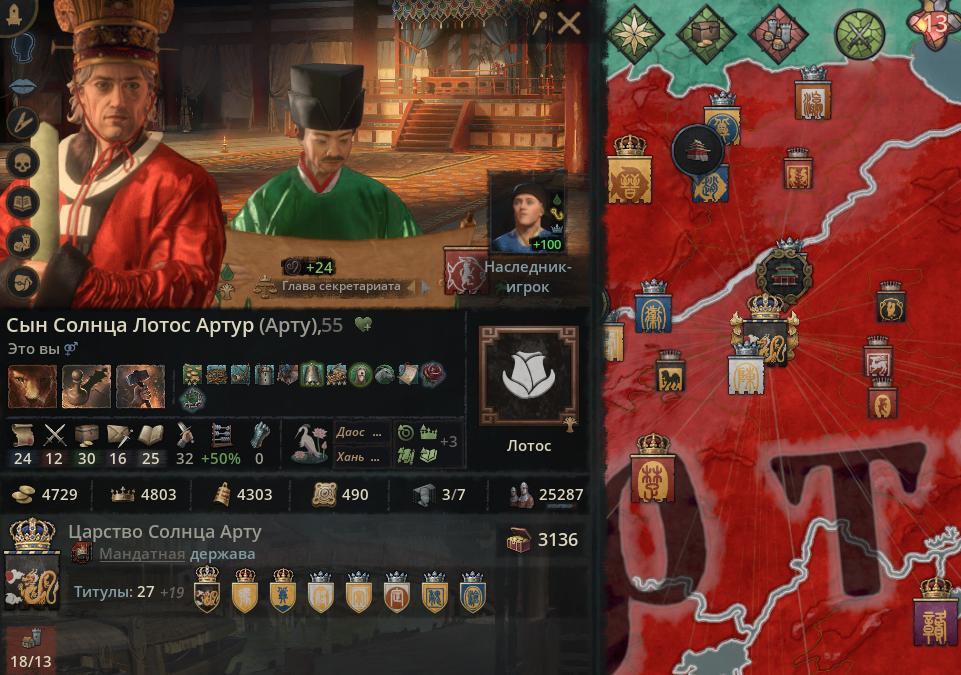Image resolution: width=961 pixels, height=675 pixels.
Task: Follow the Мандатная government link
Action: 141,554
